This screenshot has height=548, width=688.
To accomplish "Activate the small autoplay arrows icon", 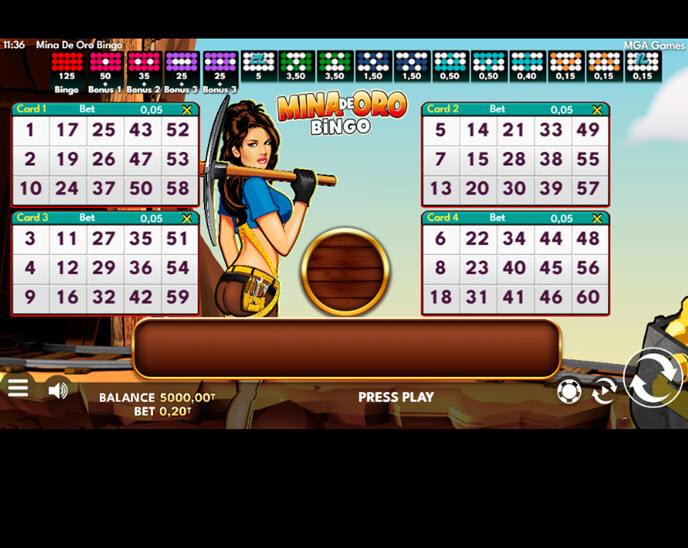I will (603, 391).
